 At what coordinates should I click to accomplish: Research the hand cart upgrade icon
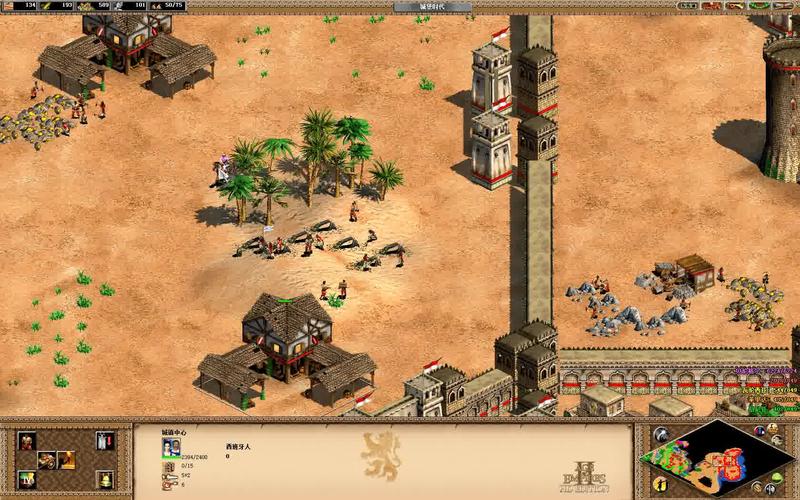click(47, 460)
